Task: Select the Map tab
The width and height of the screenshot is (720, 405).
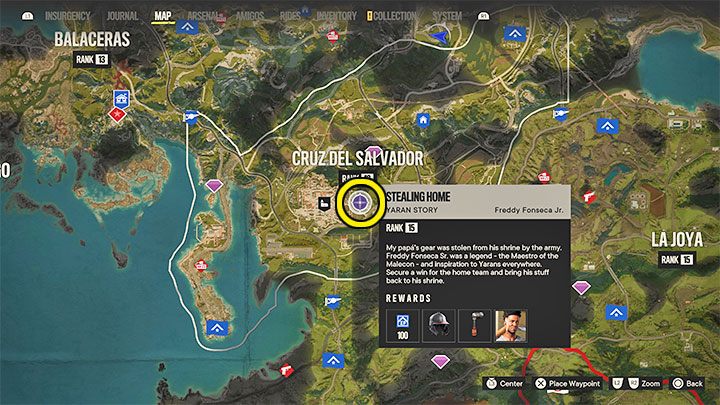Action: click(163, 16)
